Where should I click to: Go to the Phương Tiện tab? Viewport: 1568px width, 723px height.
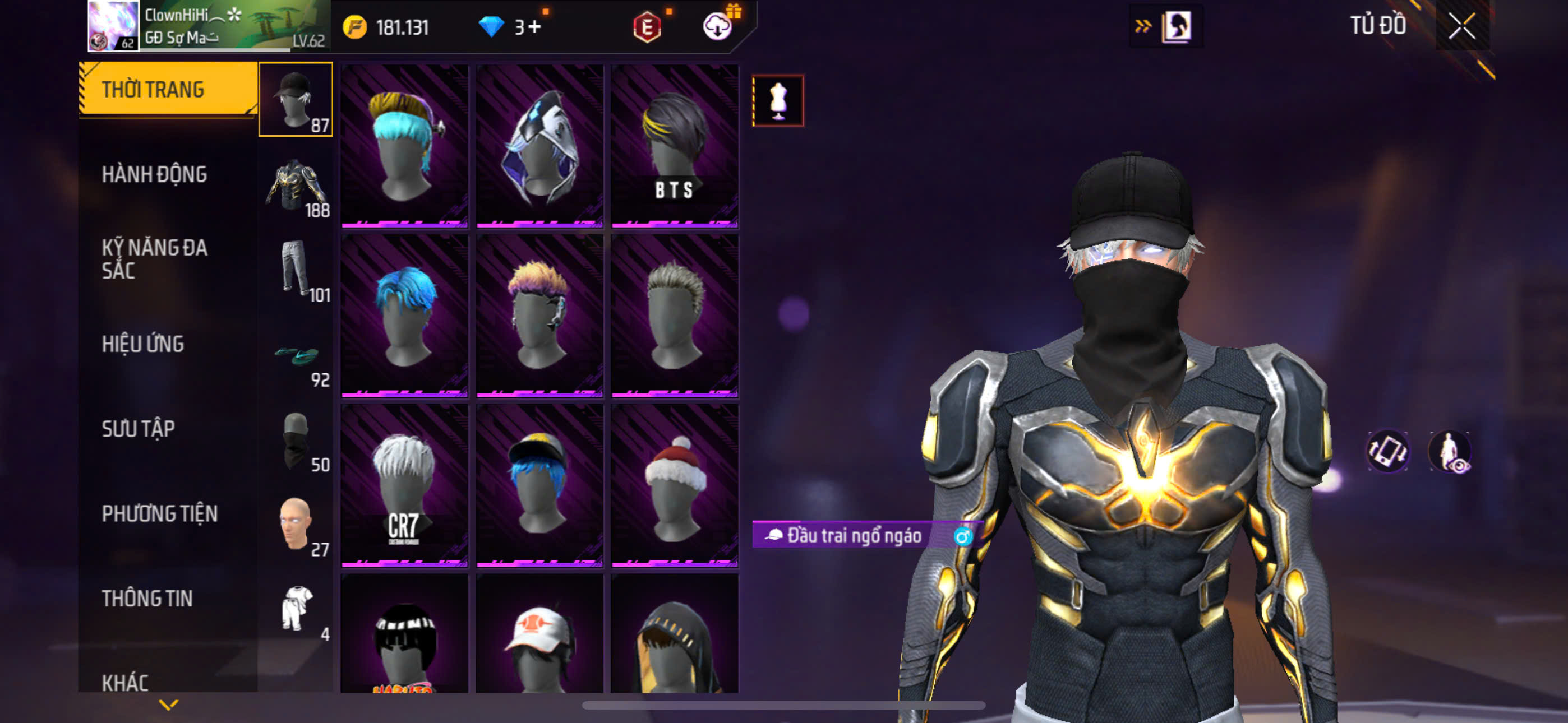tap(159, 513)
